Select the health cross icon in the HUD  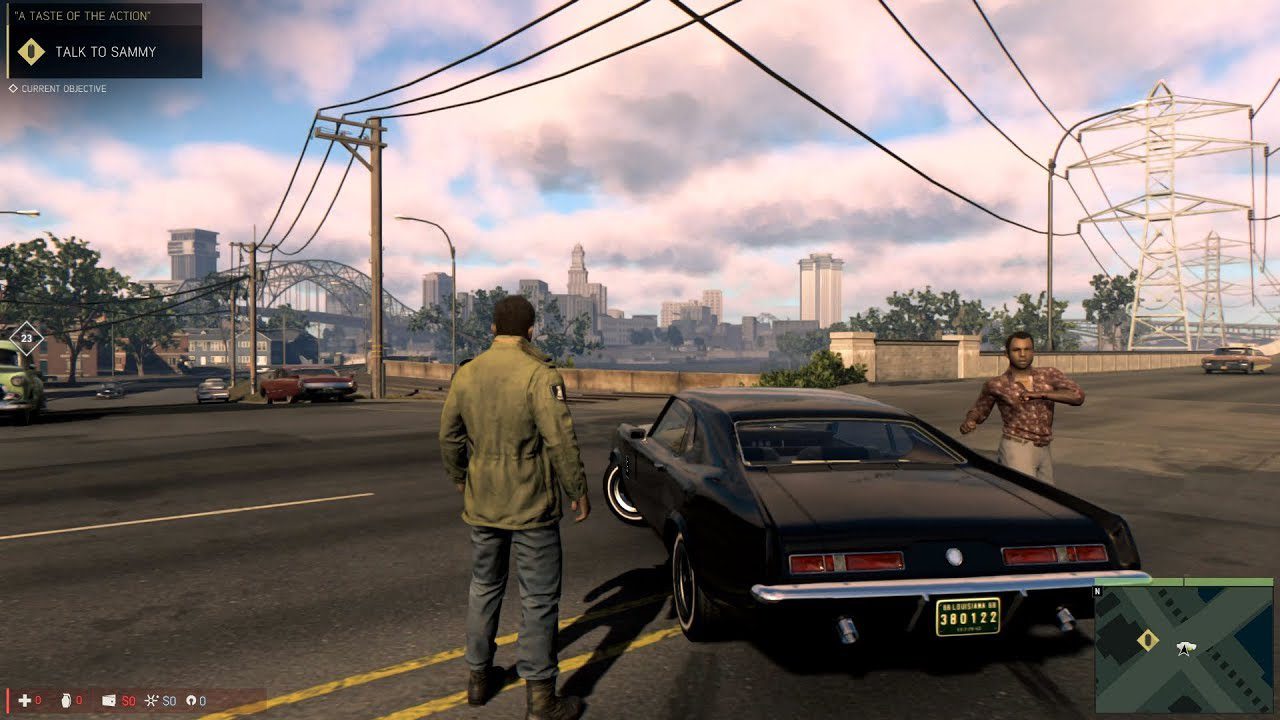point(24,700)
